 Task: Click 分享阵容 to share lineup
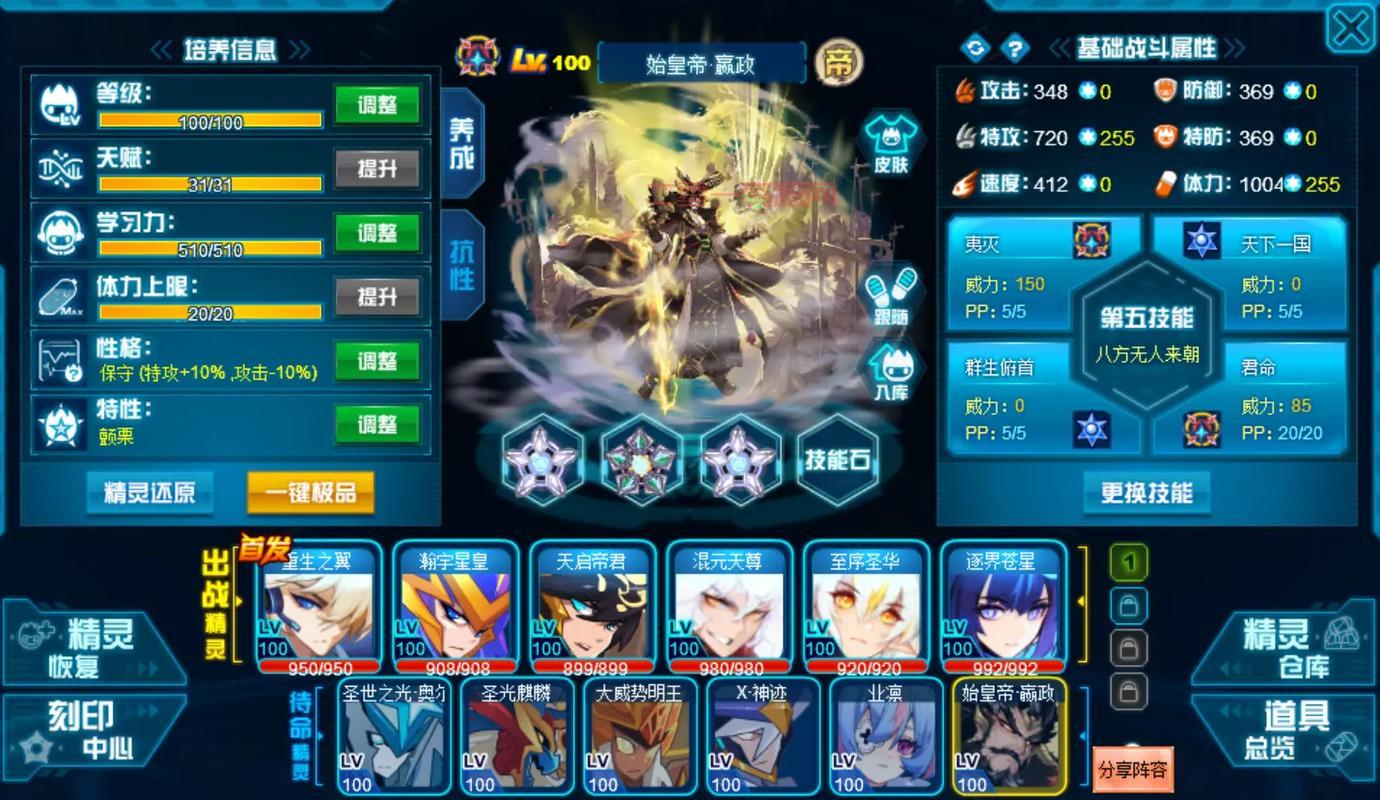[x=1132, y=769]
